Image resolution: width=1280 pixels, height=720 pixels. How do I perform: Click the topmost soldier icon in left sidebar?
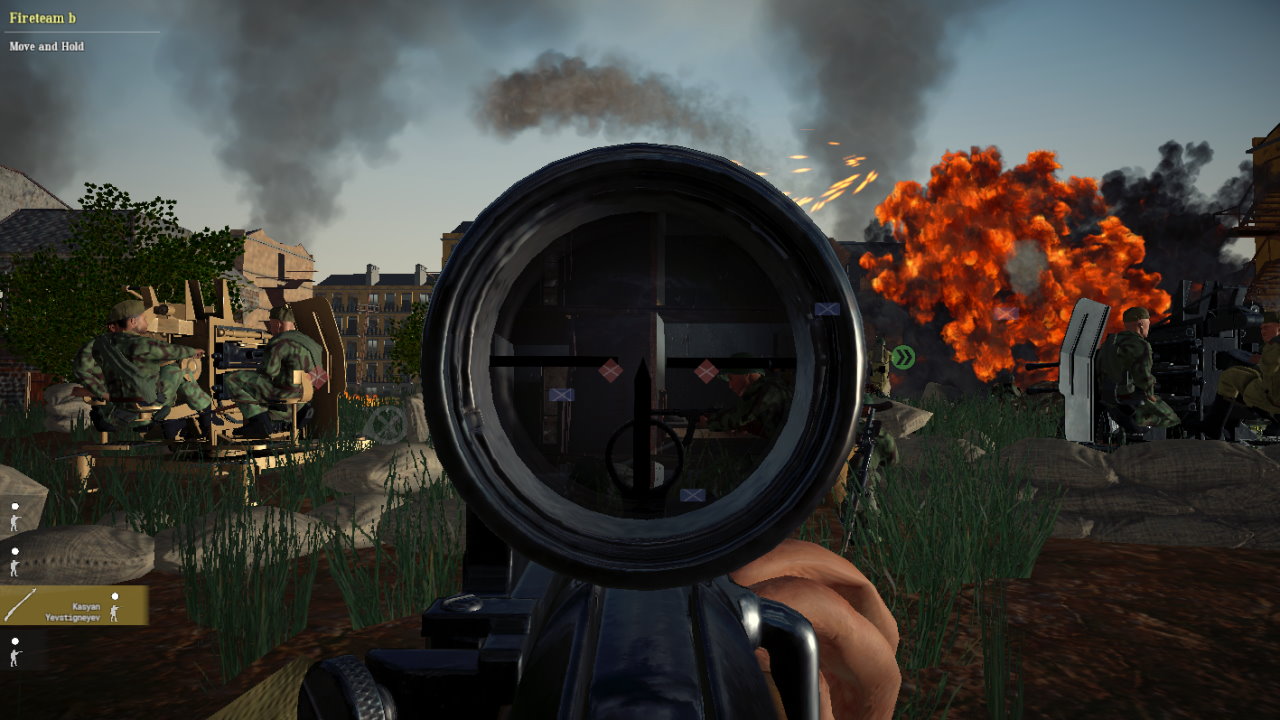[x=14, y=523]
